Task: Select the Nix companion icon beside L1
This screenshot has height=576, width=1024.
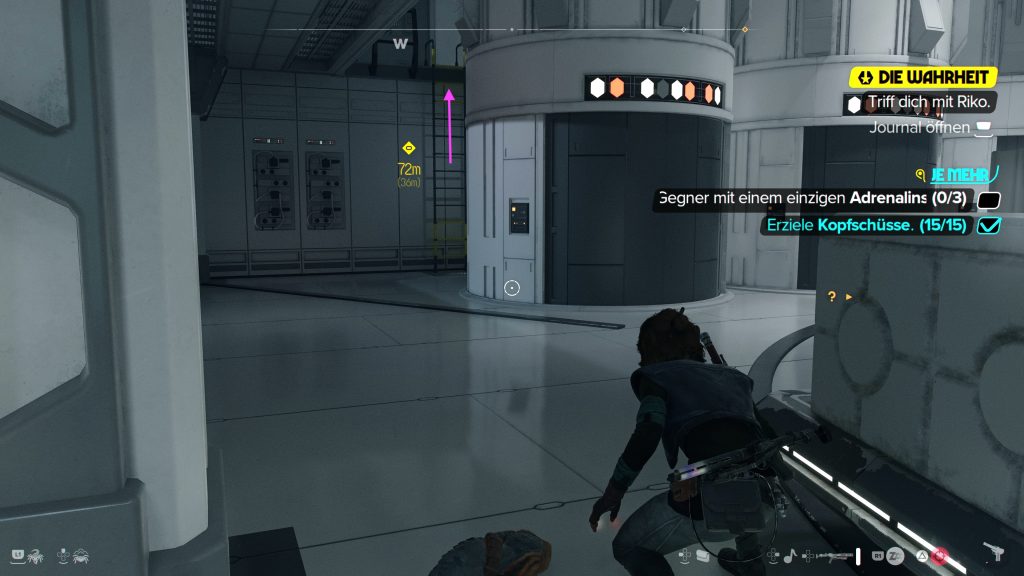Action: (x=36, y=553)
